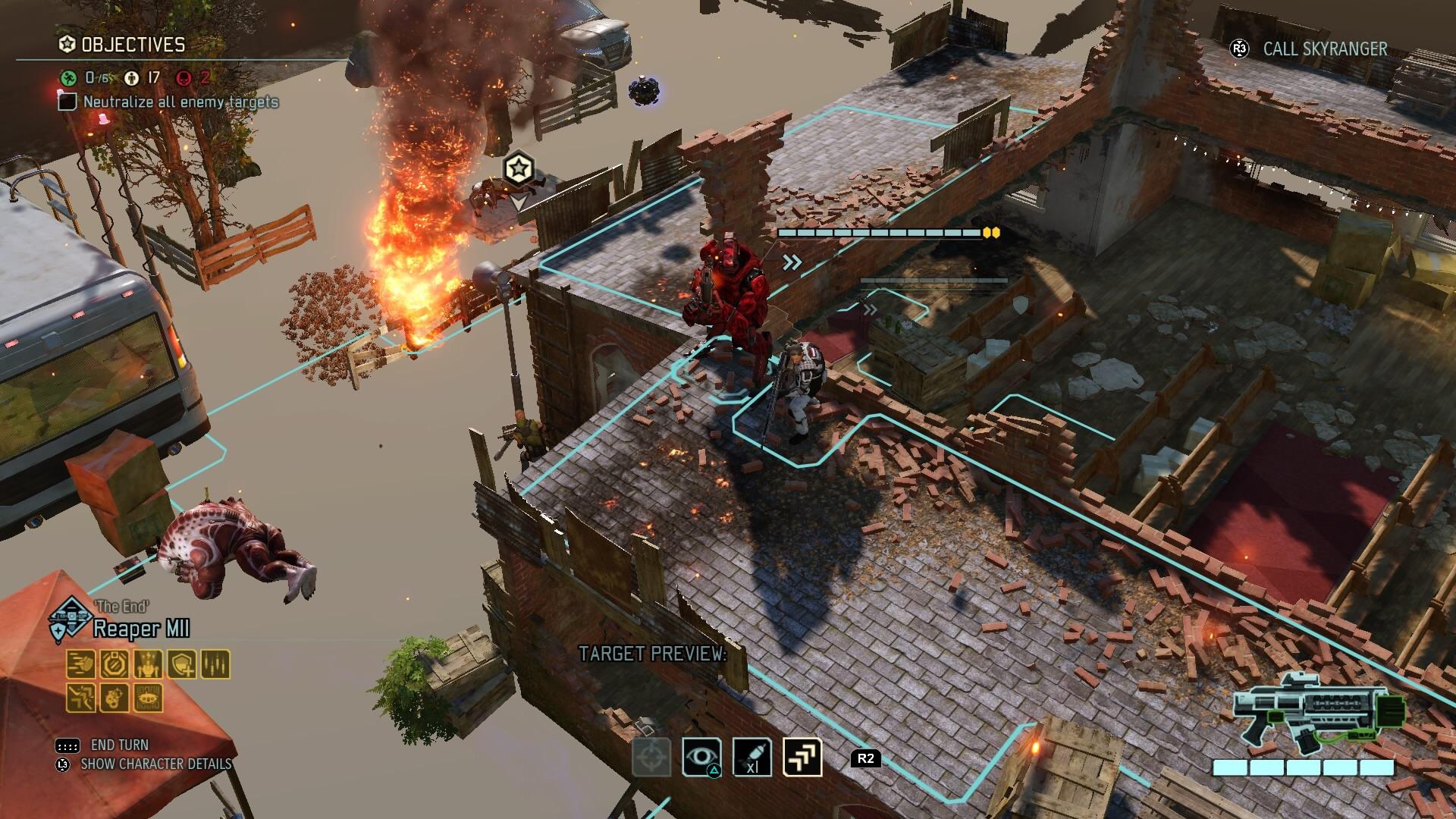Select the soldier class rank emblem

[70, 618]
